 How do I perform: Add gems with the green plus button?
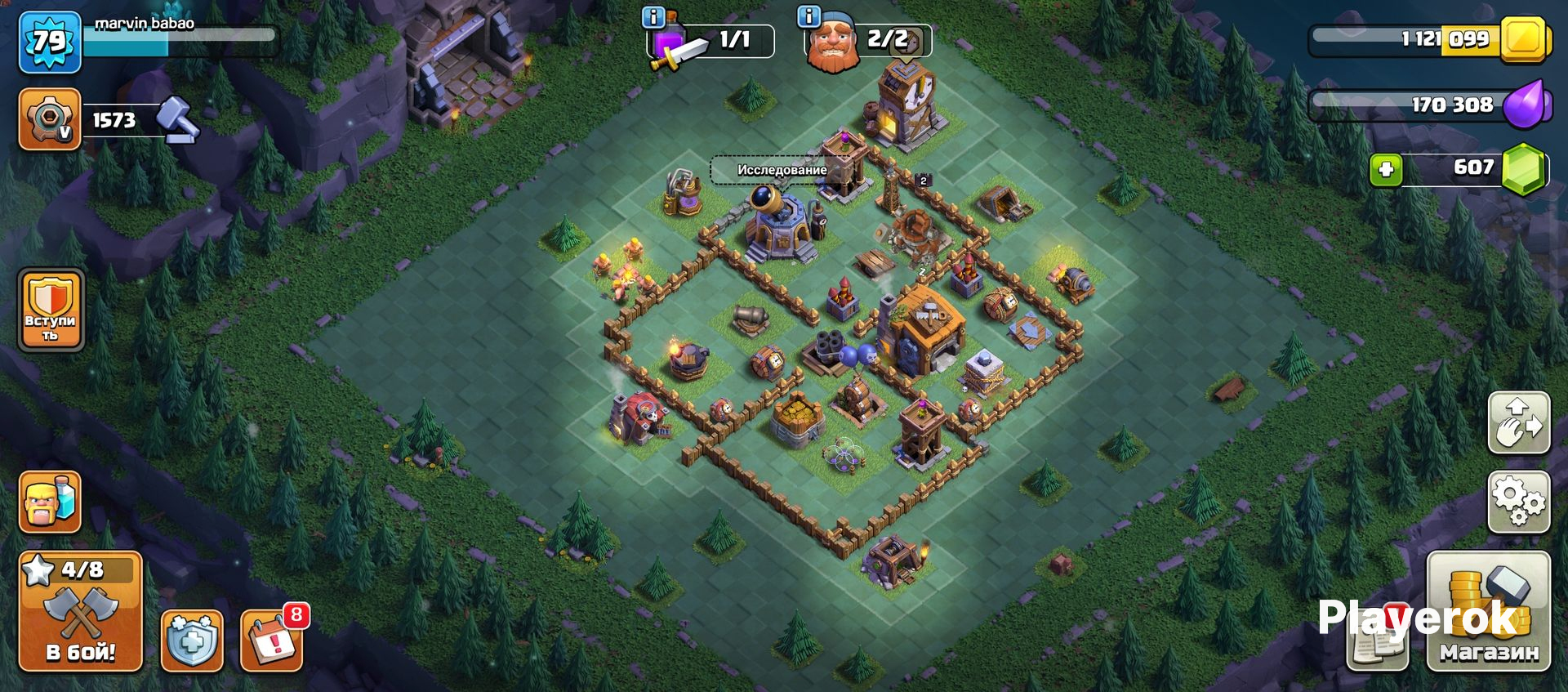click(x=1386, y=170)
